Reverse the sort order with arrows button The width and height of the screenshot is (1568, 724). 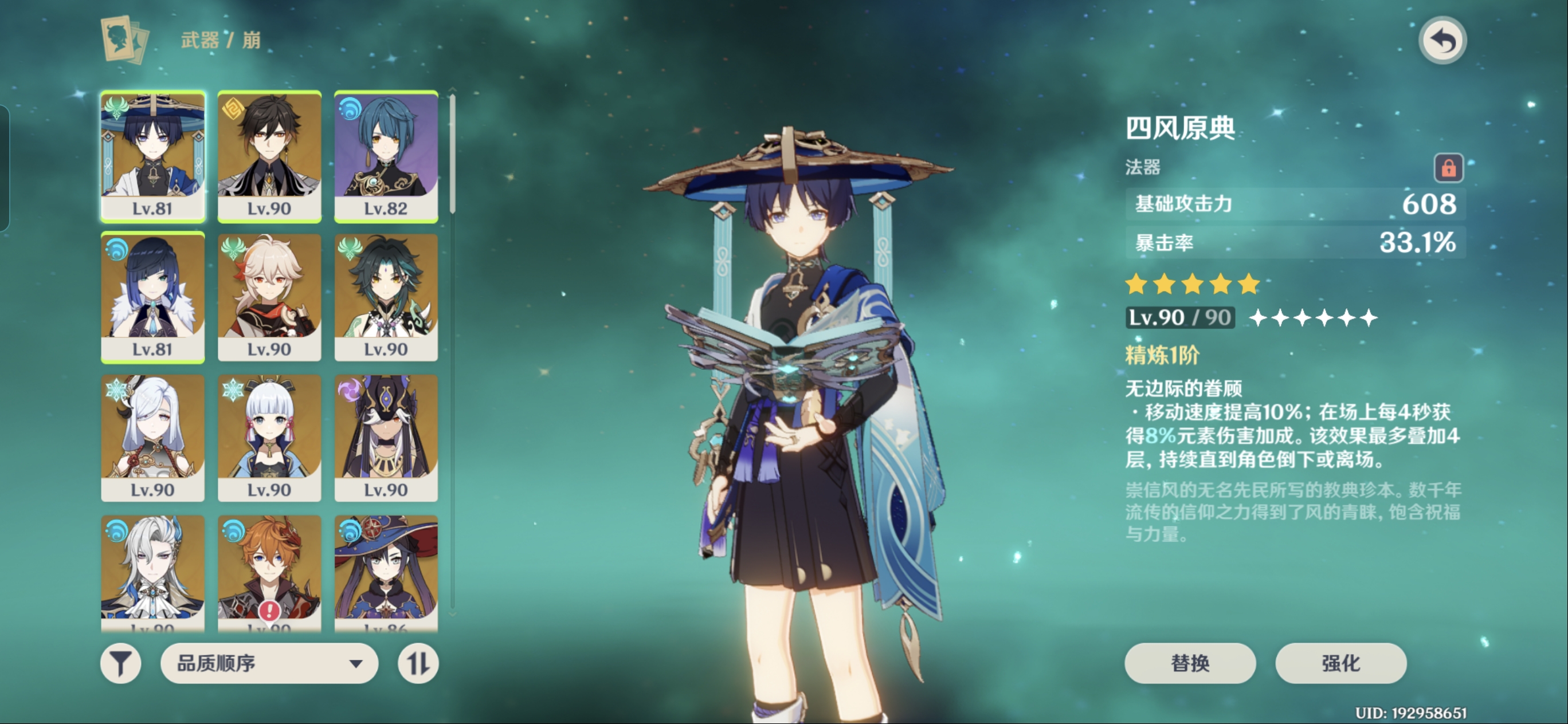pos(418,663)
